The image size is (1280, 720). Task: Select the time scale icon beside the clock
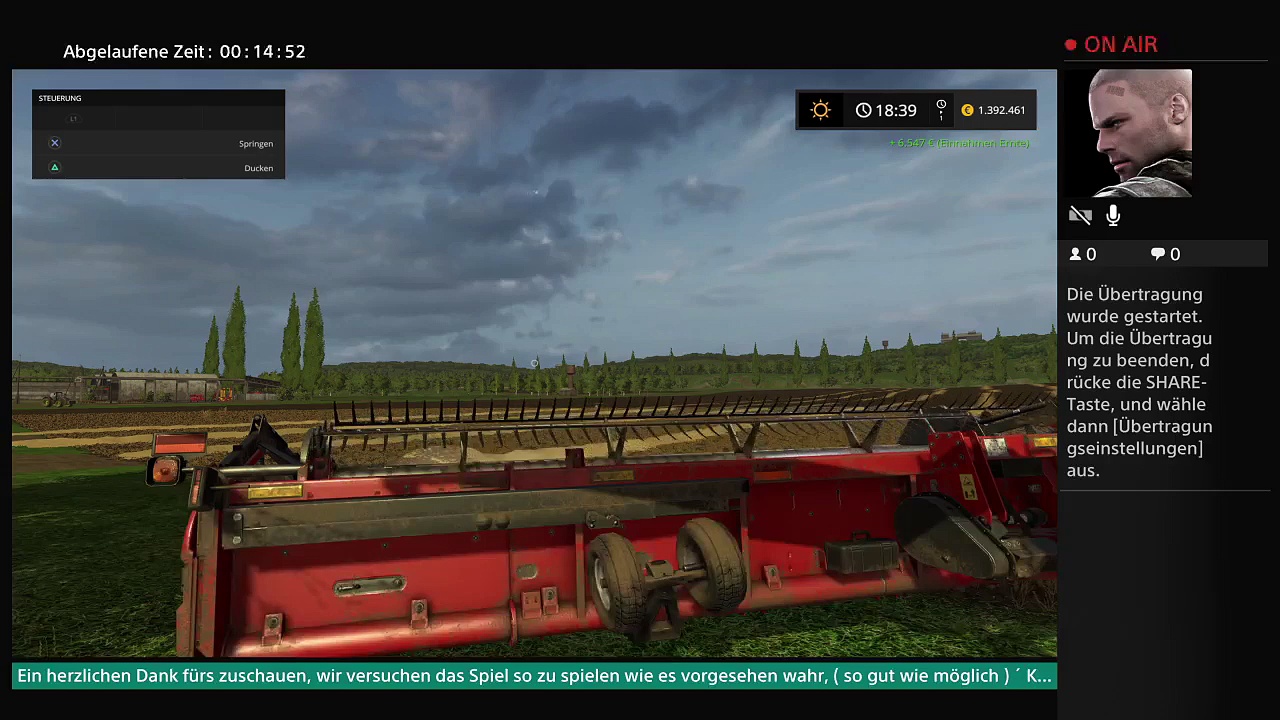tap(941, 110)
